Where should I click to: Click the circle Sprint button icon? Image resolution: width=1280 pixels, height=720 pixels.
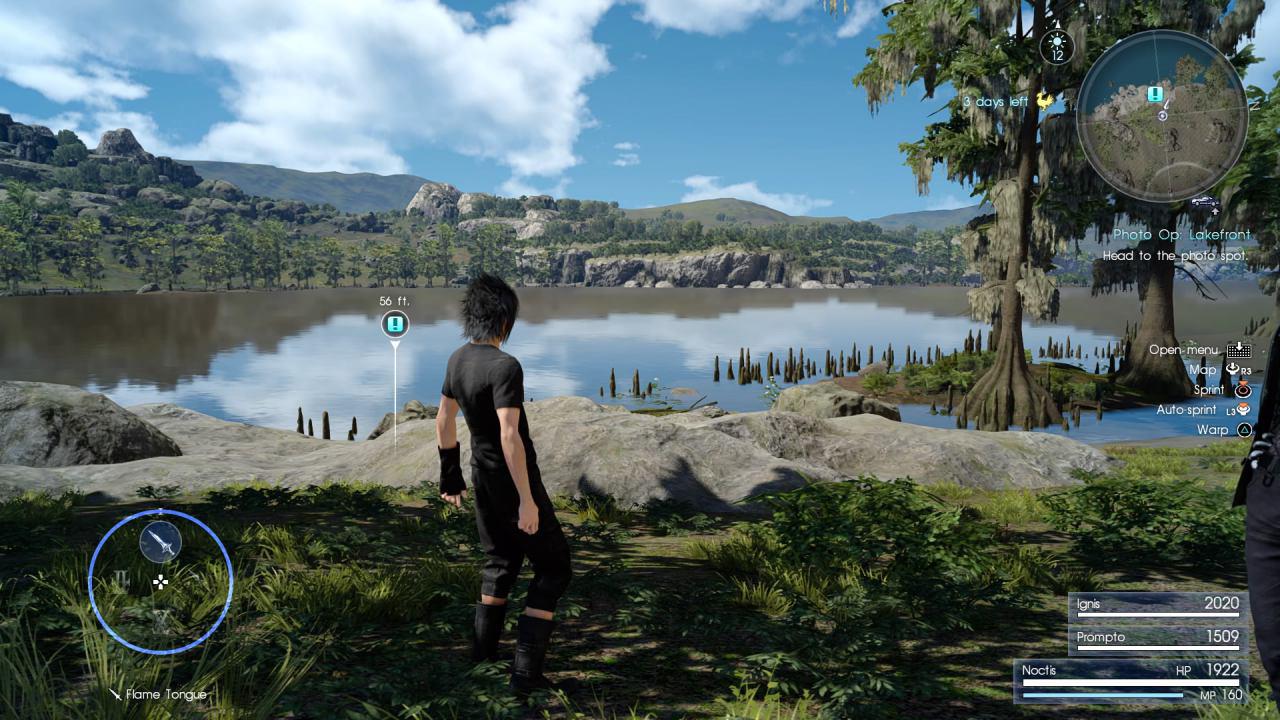[x=1243, y=390]
